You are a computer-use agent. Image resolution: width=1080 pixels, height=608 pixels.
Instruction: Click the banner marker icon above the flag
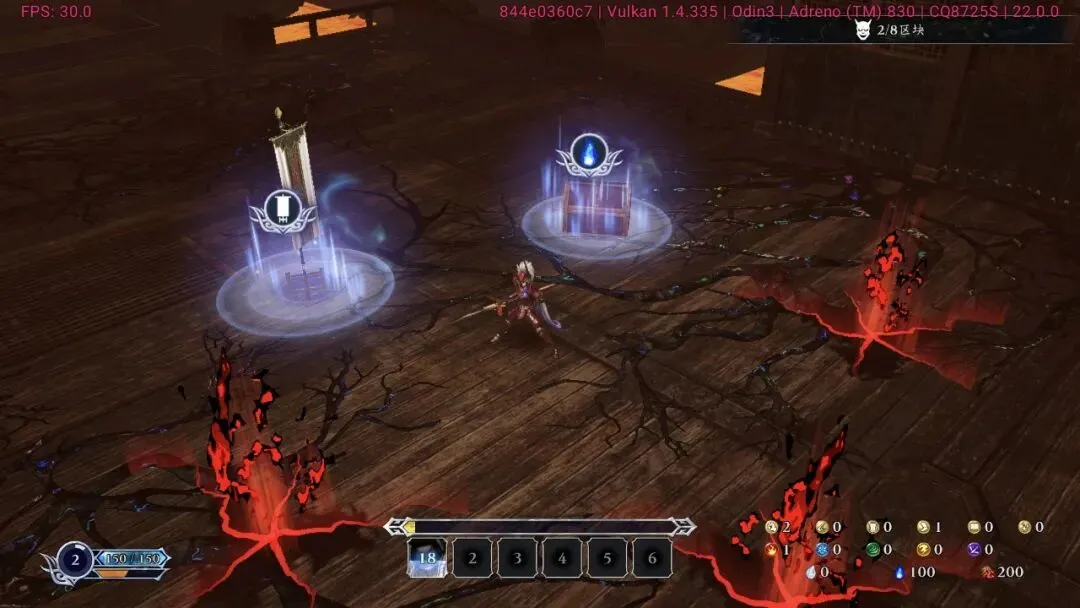click(283, 208)
